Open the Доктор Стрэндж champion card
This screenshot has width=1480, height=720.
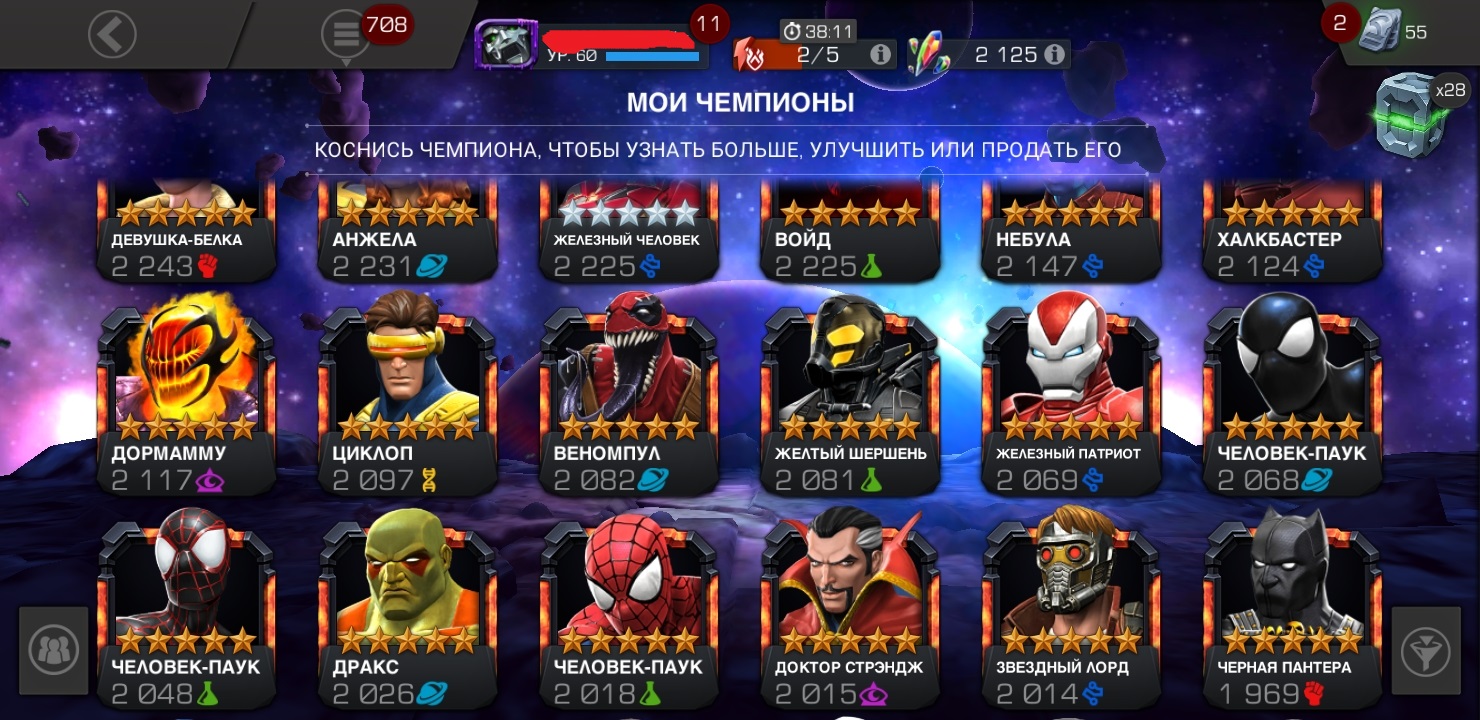[x=850, y=610]
